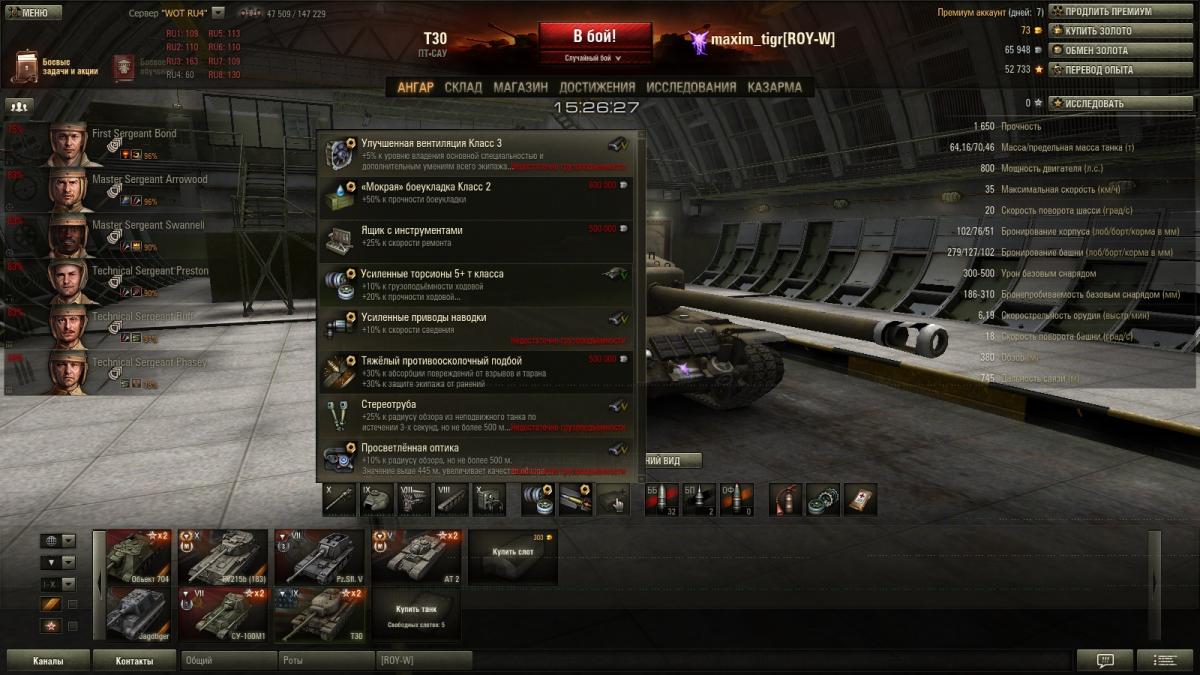Open the Контакты panel
Image resolution: width=1200 pixels, height=675 pixels.
coord(134,661)
